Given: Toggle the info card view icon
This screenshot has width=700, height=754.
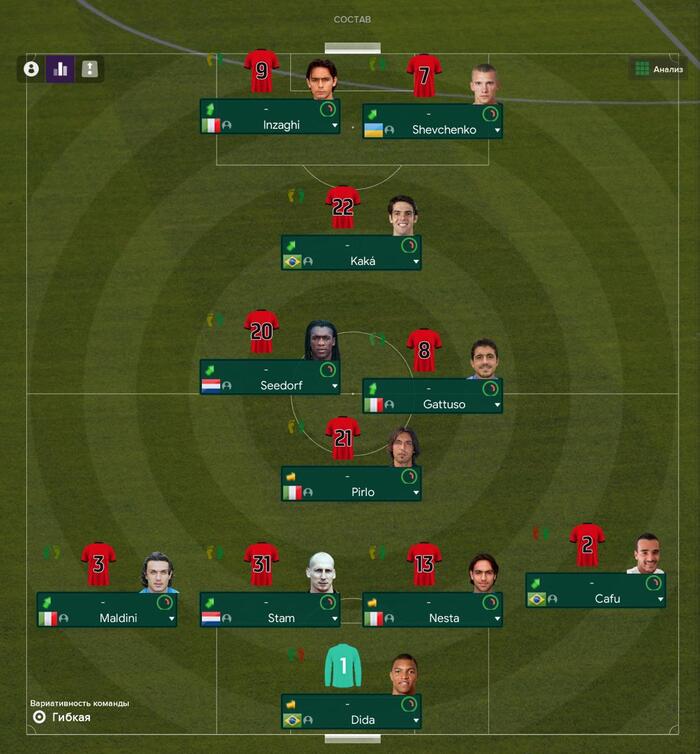Looking at the screenshot, I should click(x=90, y=69).
